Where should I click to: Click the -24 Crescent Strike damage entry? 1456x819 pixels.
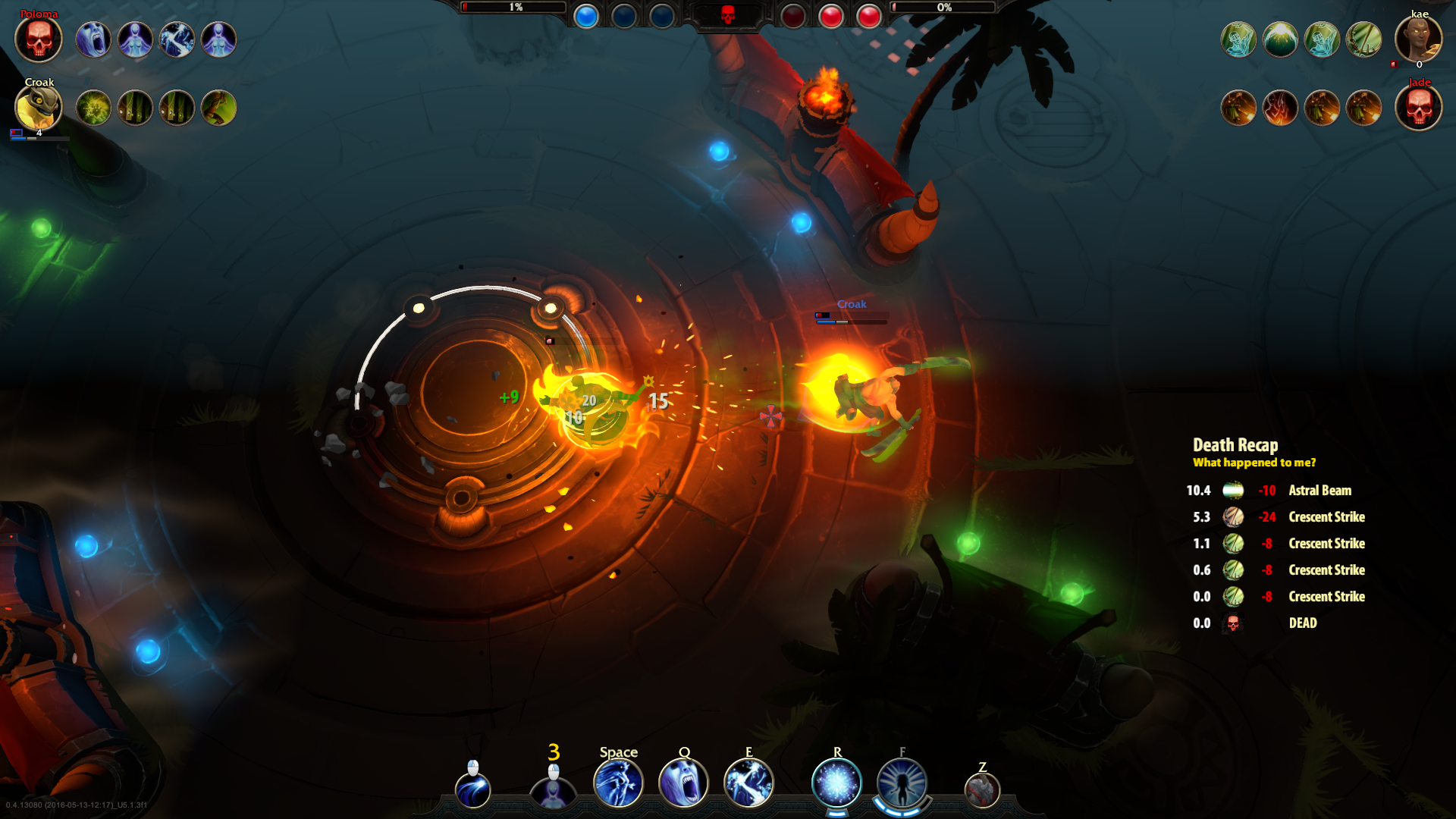pos(1266,517)
